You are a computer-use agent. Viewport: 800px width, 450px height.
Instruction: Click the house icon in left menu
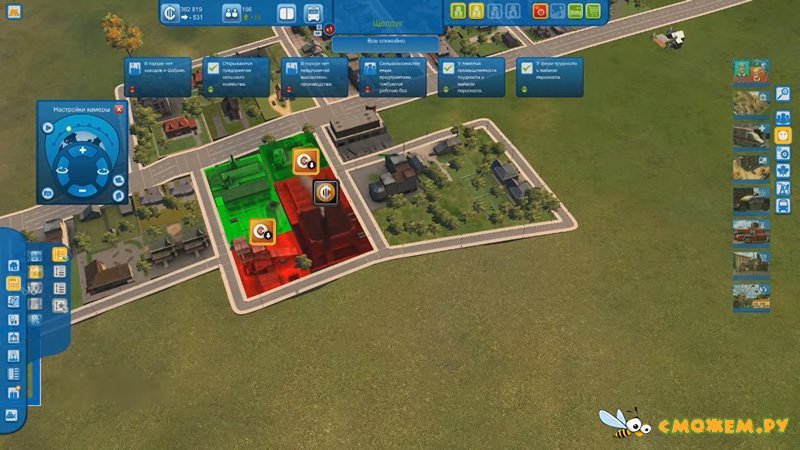[x=14, y=266]
